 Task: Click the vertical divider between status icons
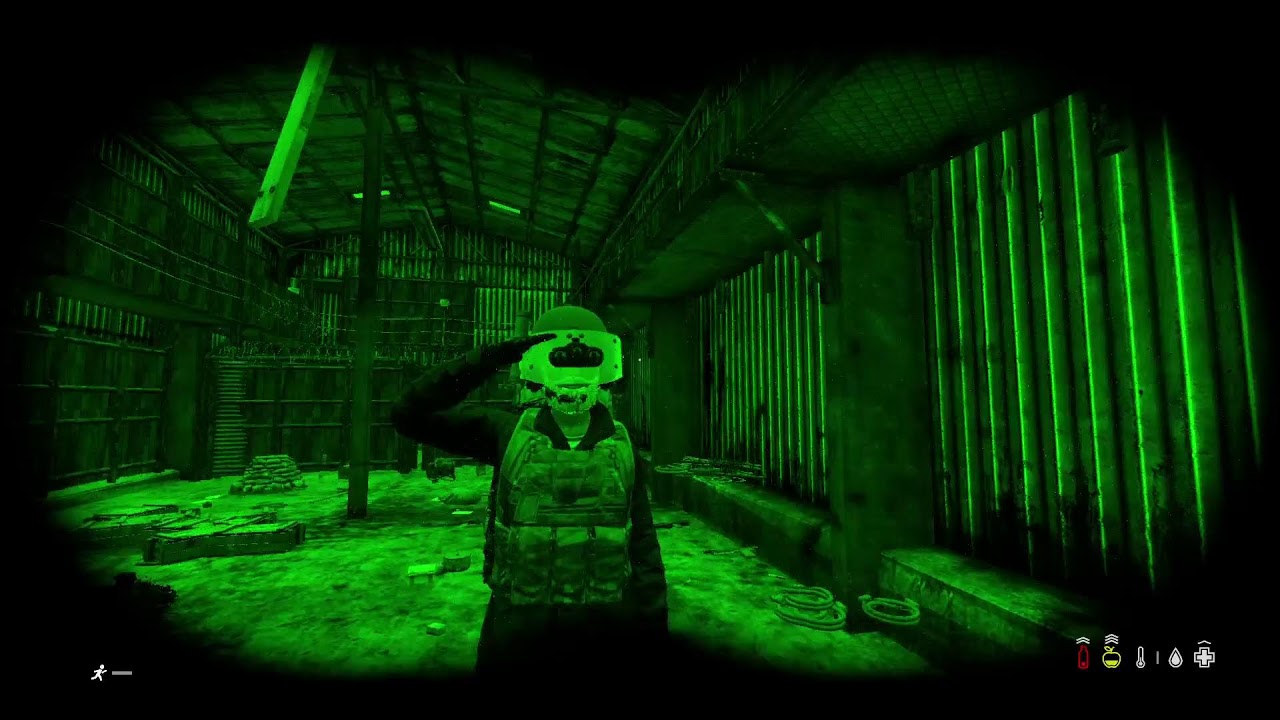1158,658
